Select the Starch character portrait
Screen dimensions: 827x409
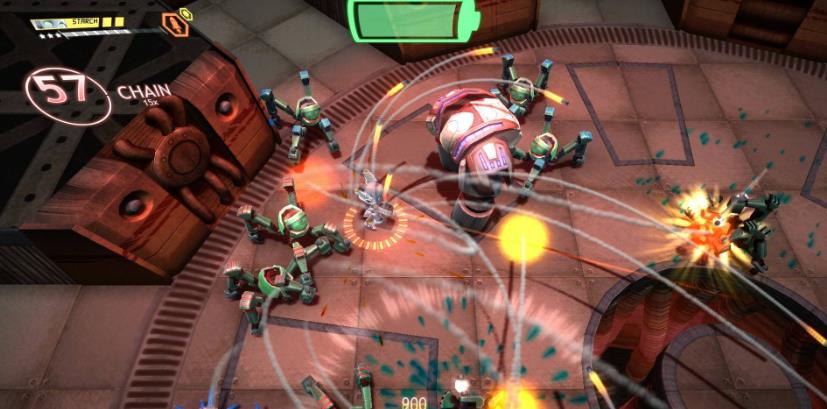[x=48, y=23]
